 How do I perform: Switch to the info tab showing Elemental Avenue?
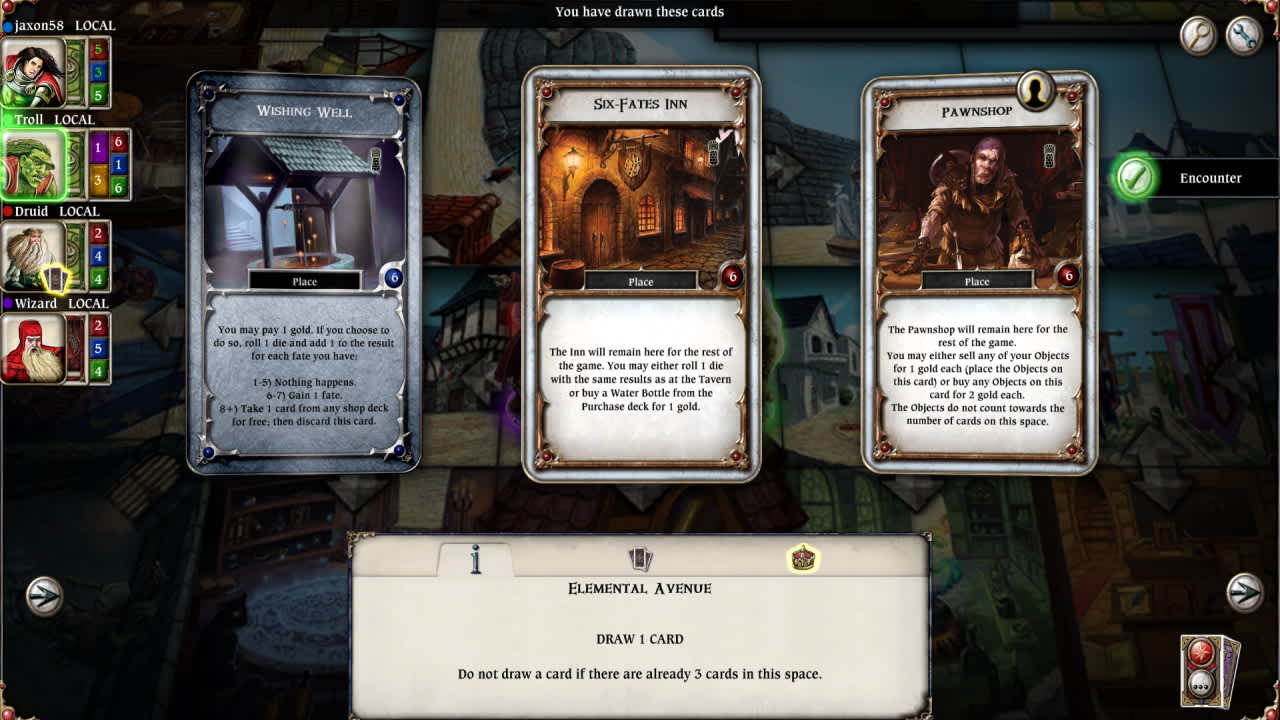click(x=476, y=560)
